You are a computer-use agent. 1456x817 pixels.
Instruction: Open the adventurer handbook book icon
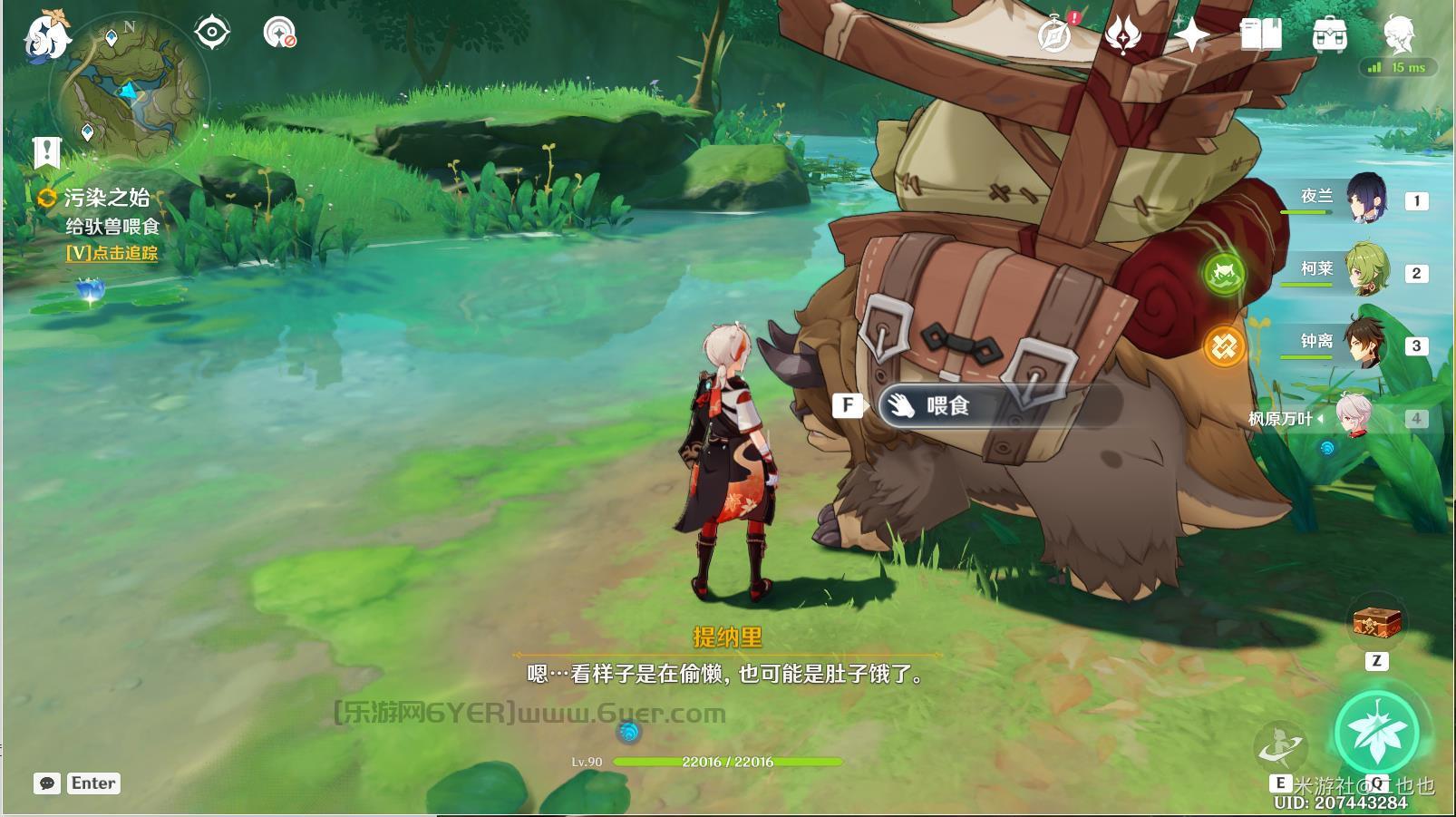click(1260, 35)
